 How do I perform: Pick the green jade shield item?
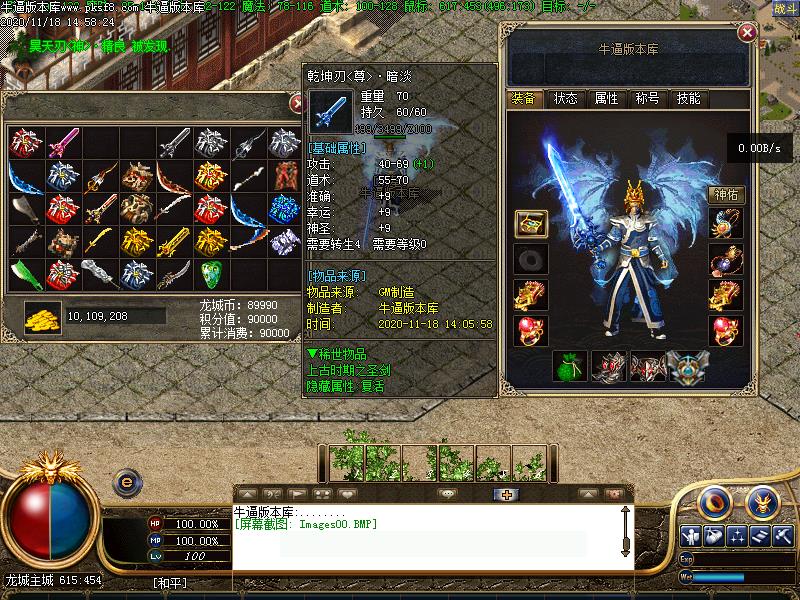(210, 273)
